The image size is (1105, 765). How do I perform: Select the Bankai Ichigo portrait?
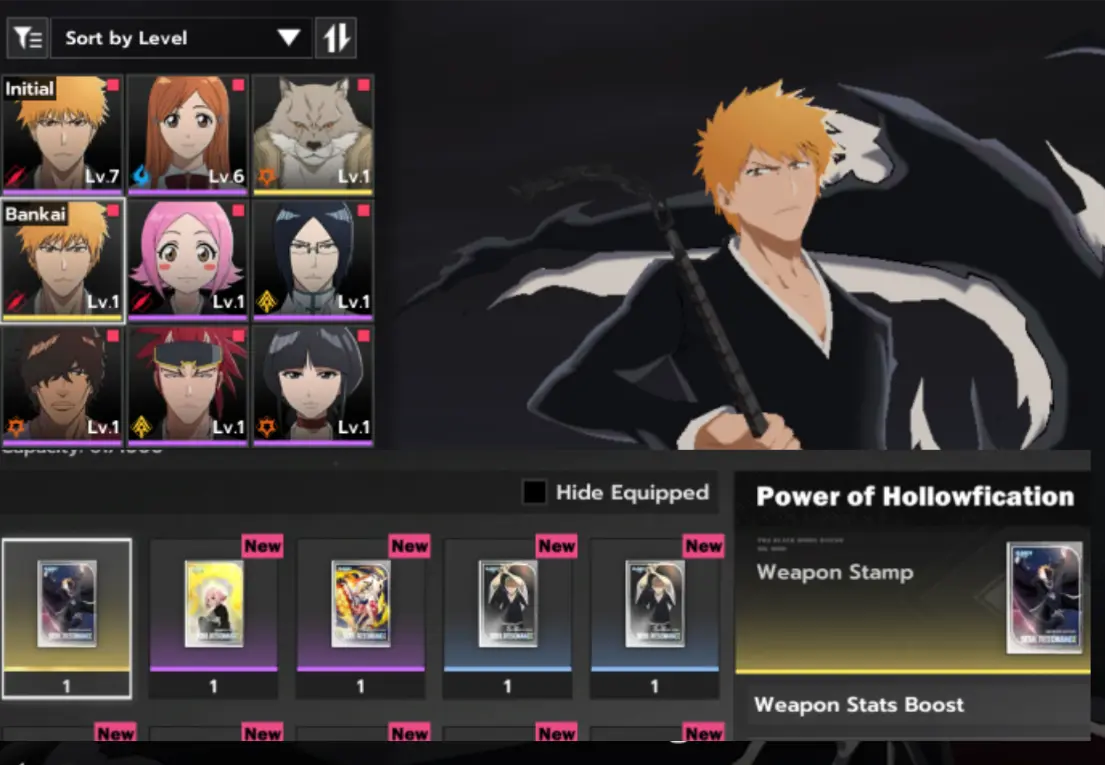(x=62, y=259)
